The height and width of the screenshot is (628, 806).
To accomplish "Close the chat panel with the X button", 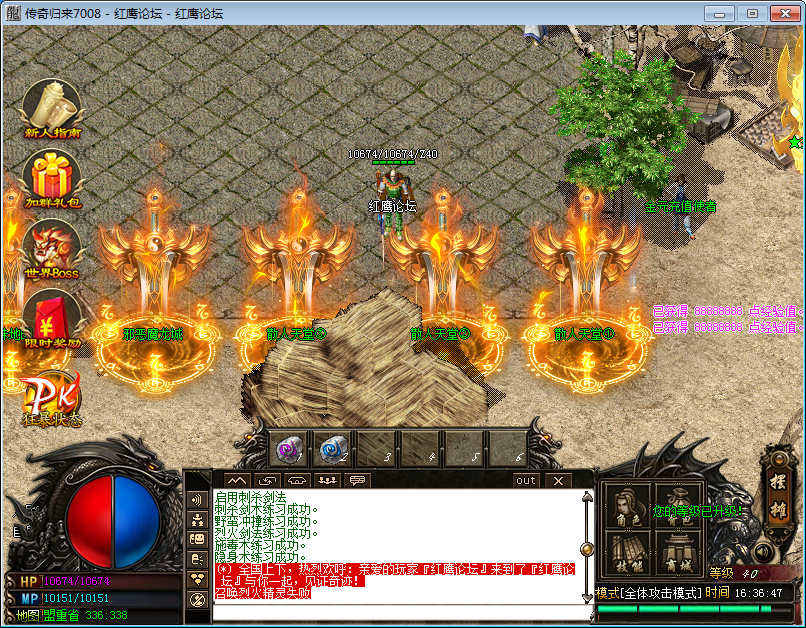I will (558, 481).
